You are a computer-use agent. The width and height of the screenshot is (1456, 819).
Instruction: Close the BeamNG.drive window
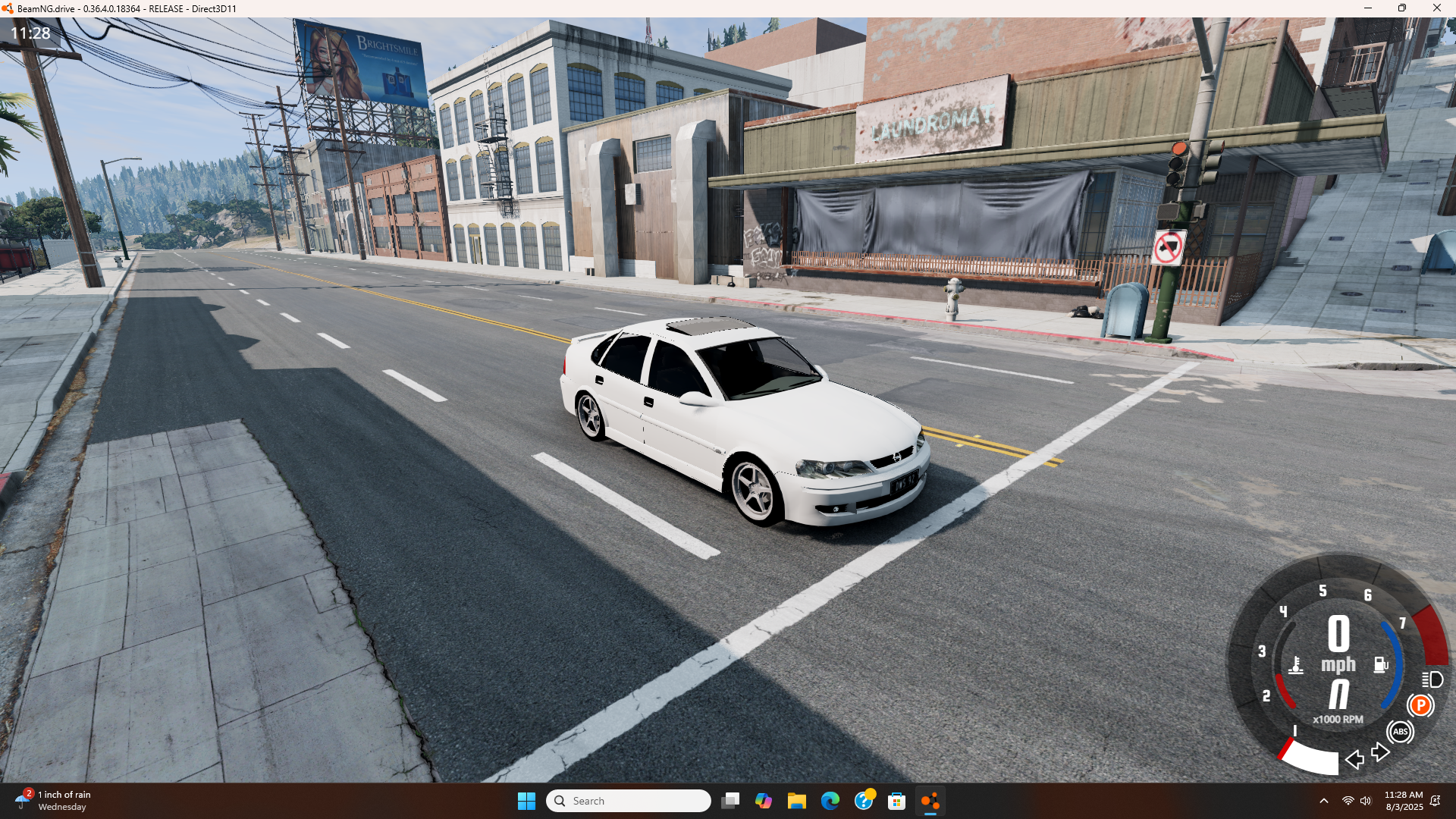(1436, 8)
